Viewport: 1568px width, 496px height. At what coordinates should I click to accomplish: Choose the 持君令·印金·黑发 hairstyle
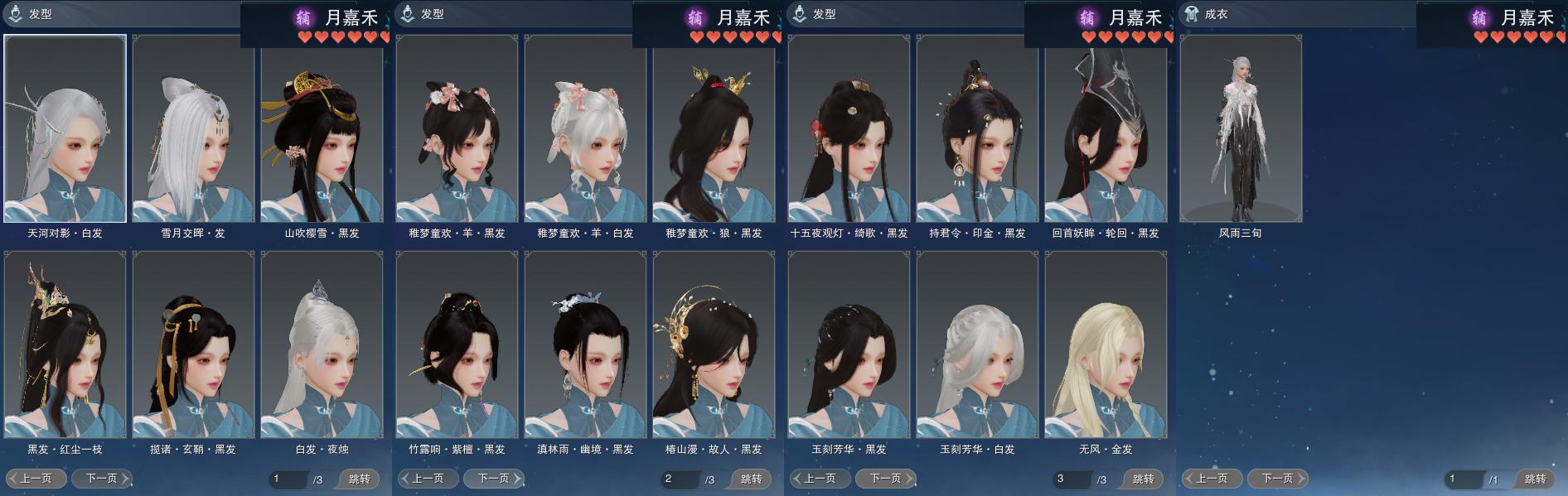[x=977, y=128]
